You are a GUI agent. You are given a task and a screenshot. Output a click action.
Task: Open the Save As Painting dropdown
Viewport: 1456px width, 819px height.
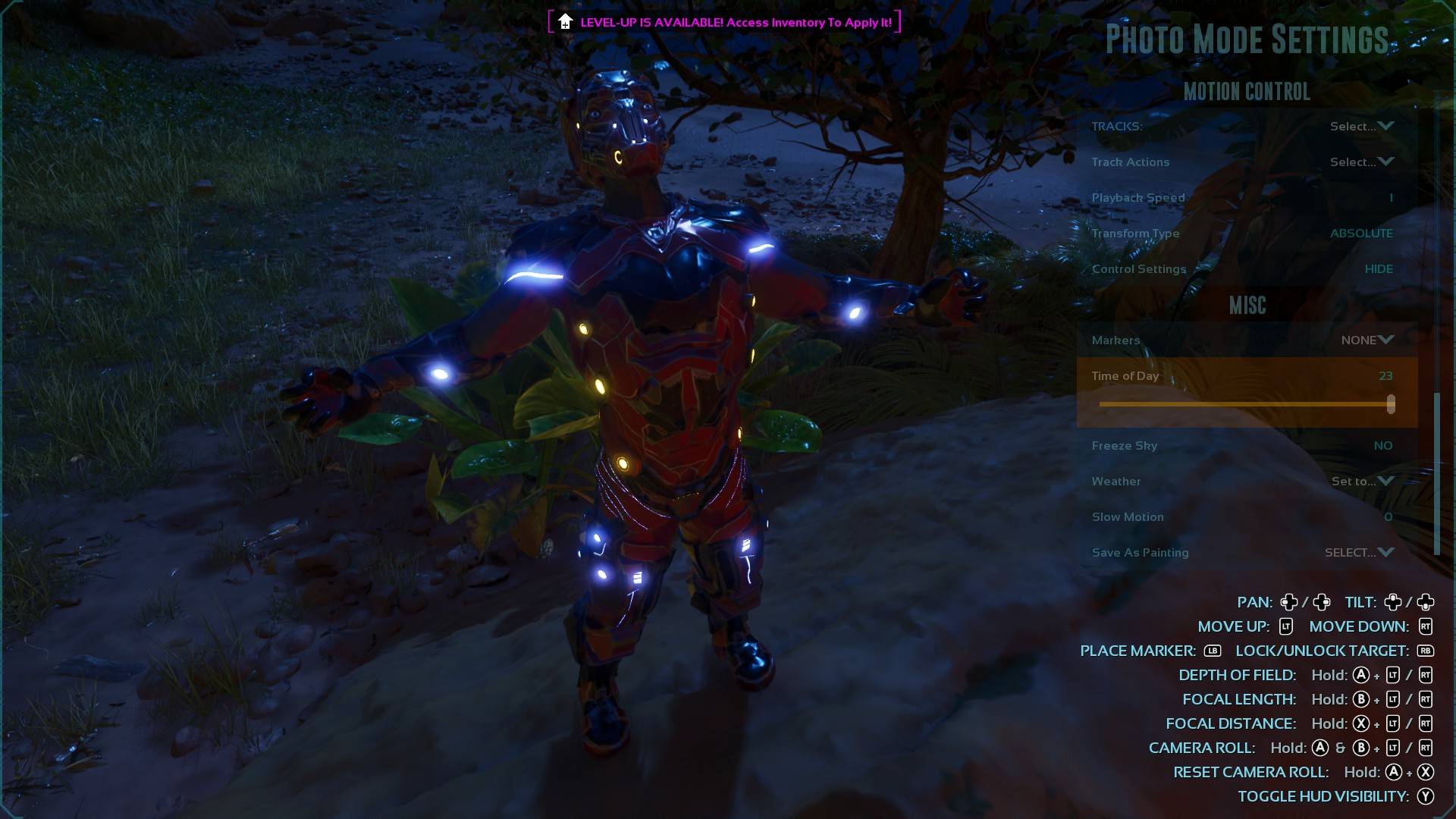coord(1359,553)
